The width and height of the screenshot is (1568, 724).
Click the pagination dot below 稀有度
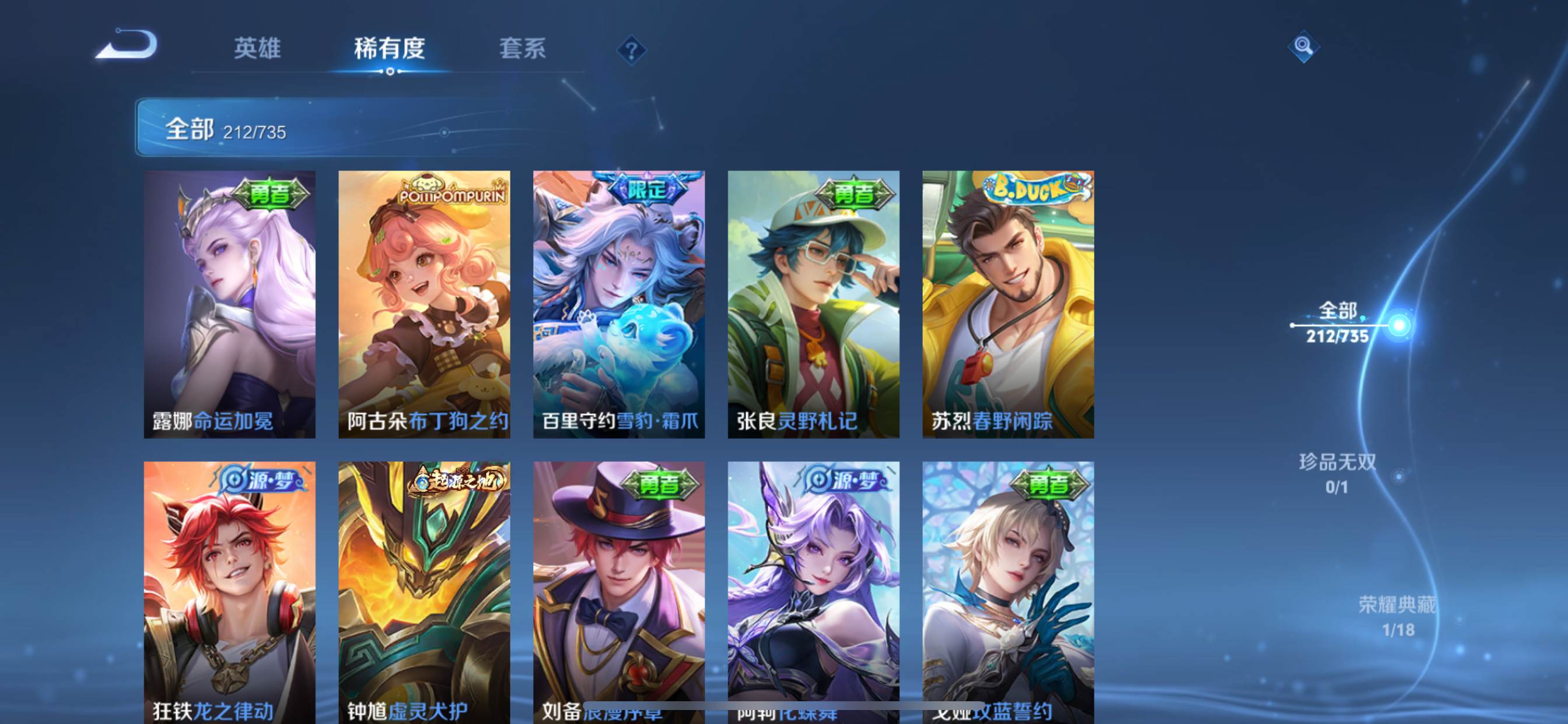click(x=389, y=72)
